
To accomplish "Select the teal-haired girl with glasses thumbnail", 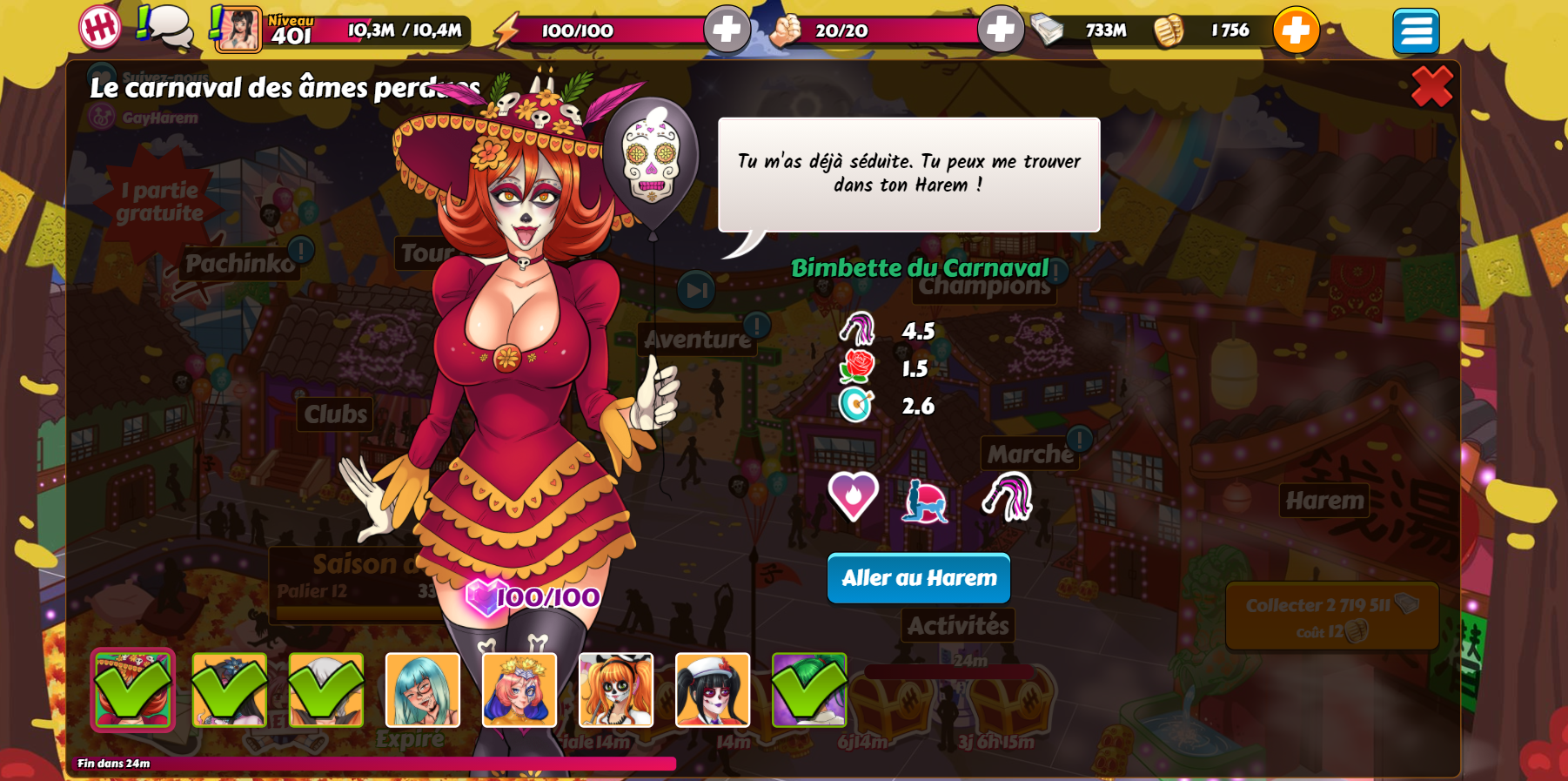I will 423,690.
